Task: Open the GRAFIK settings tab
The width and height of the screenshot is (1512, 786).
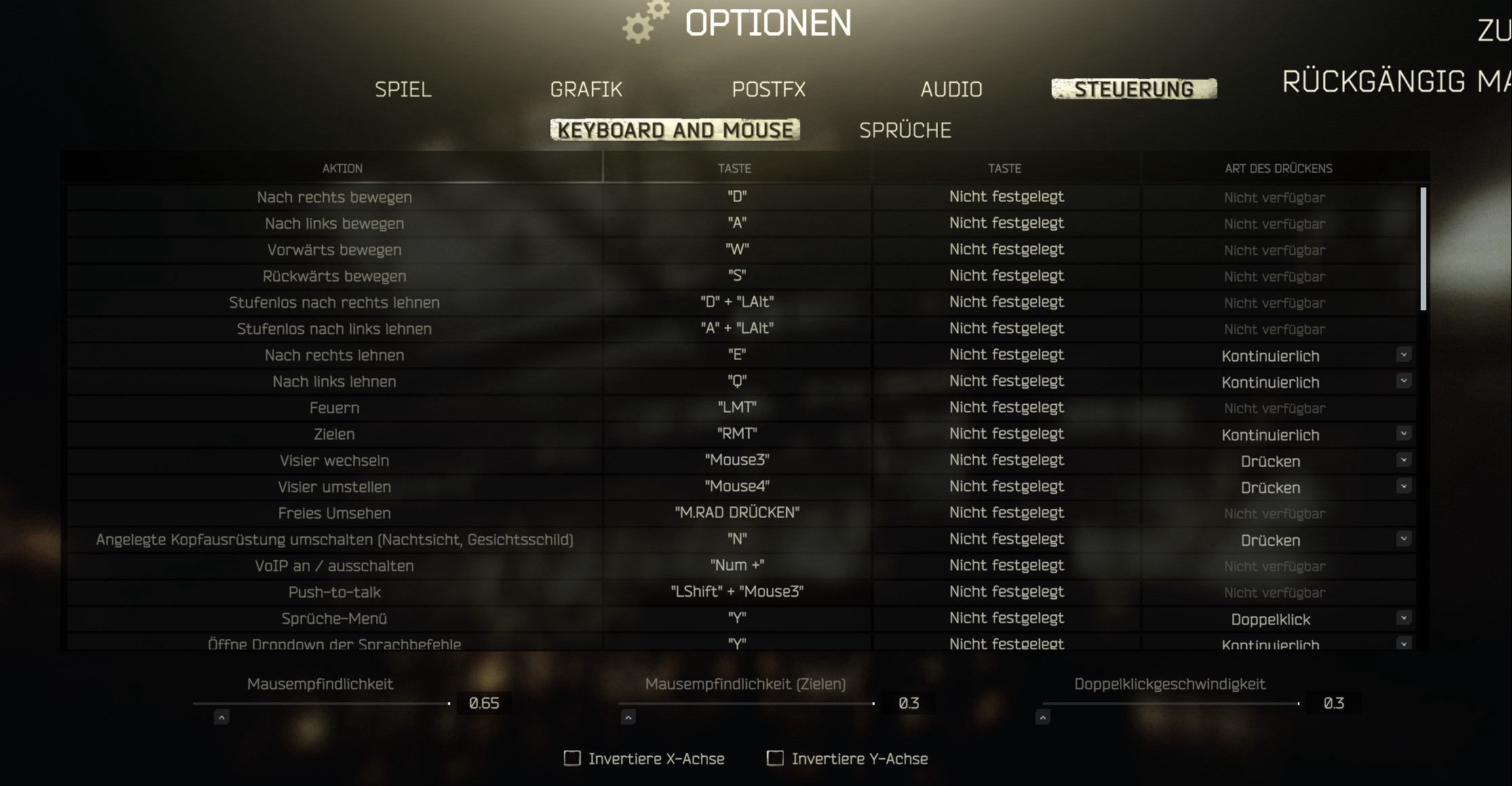Action: 586,90
